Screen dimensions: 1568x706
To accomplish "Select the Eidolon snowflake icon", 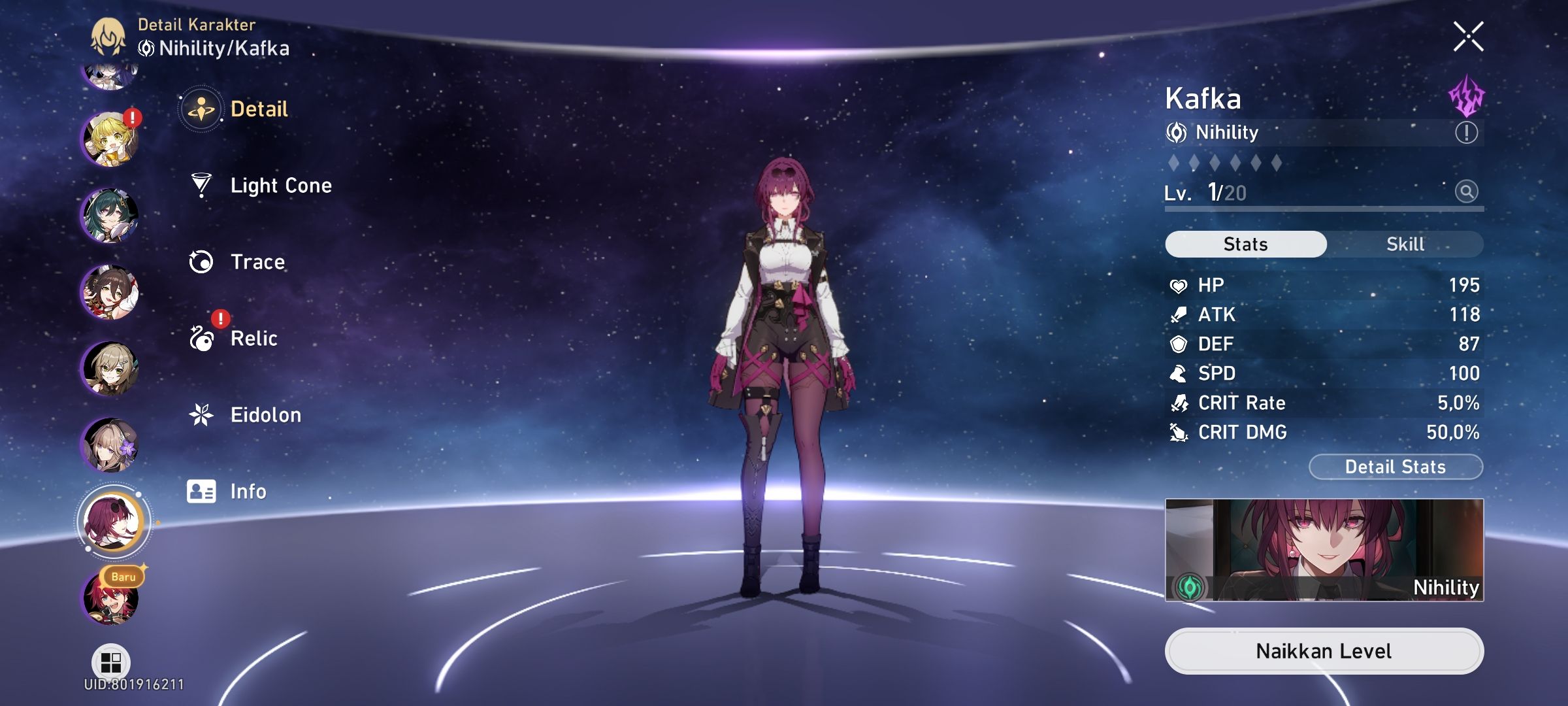I will pos(203,414).
